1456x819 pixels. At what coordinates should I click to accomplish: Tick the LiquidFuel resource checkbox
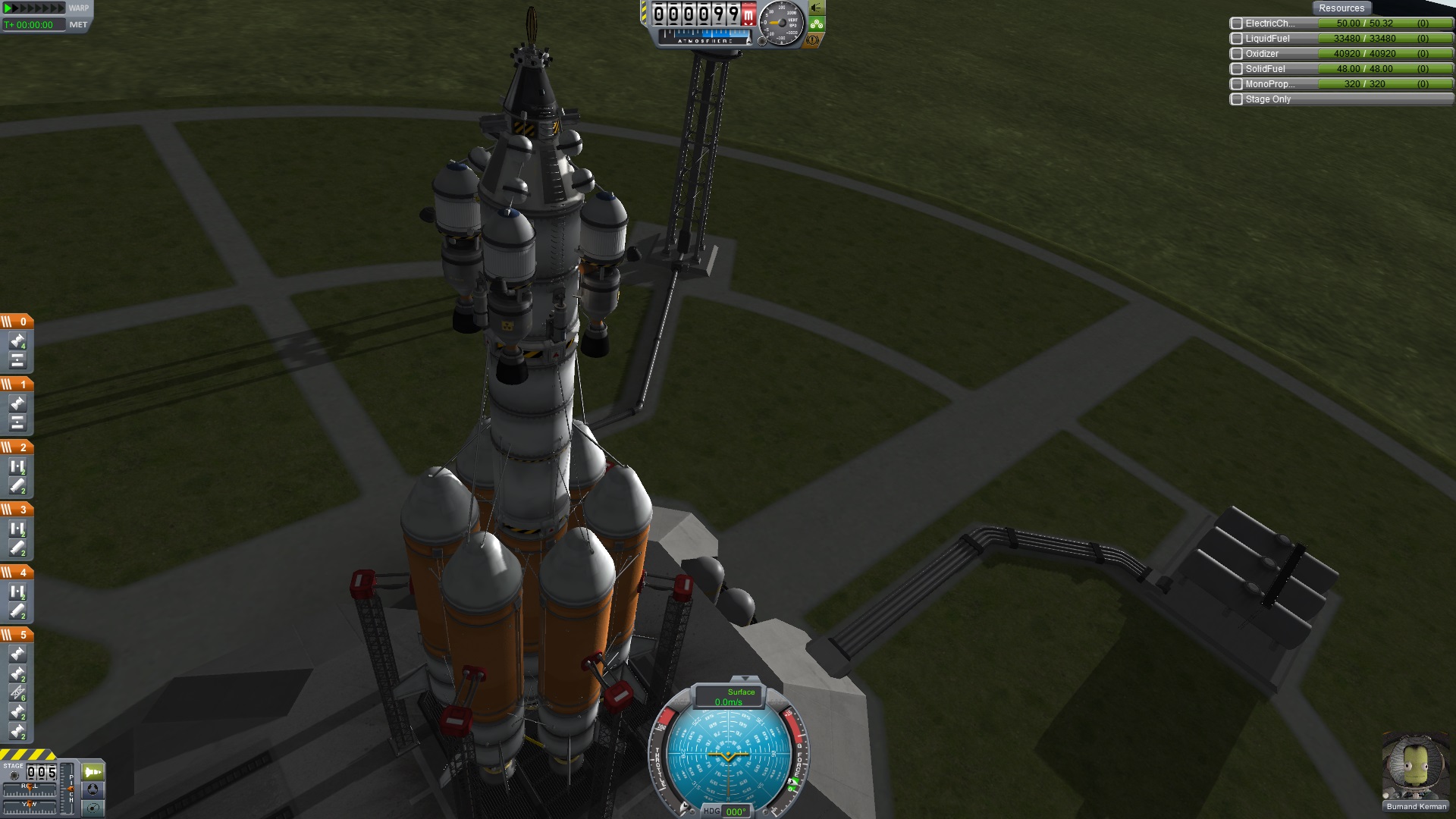tap(1237, 39)
